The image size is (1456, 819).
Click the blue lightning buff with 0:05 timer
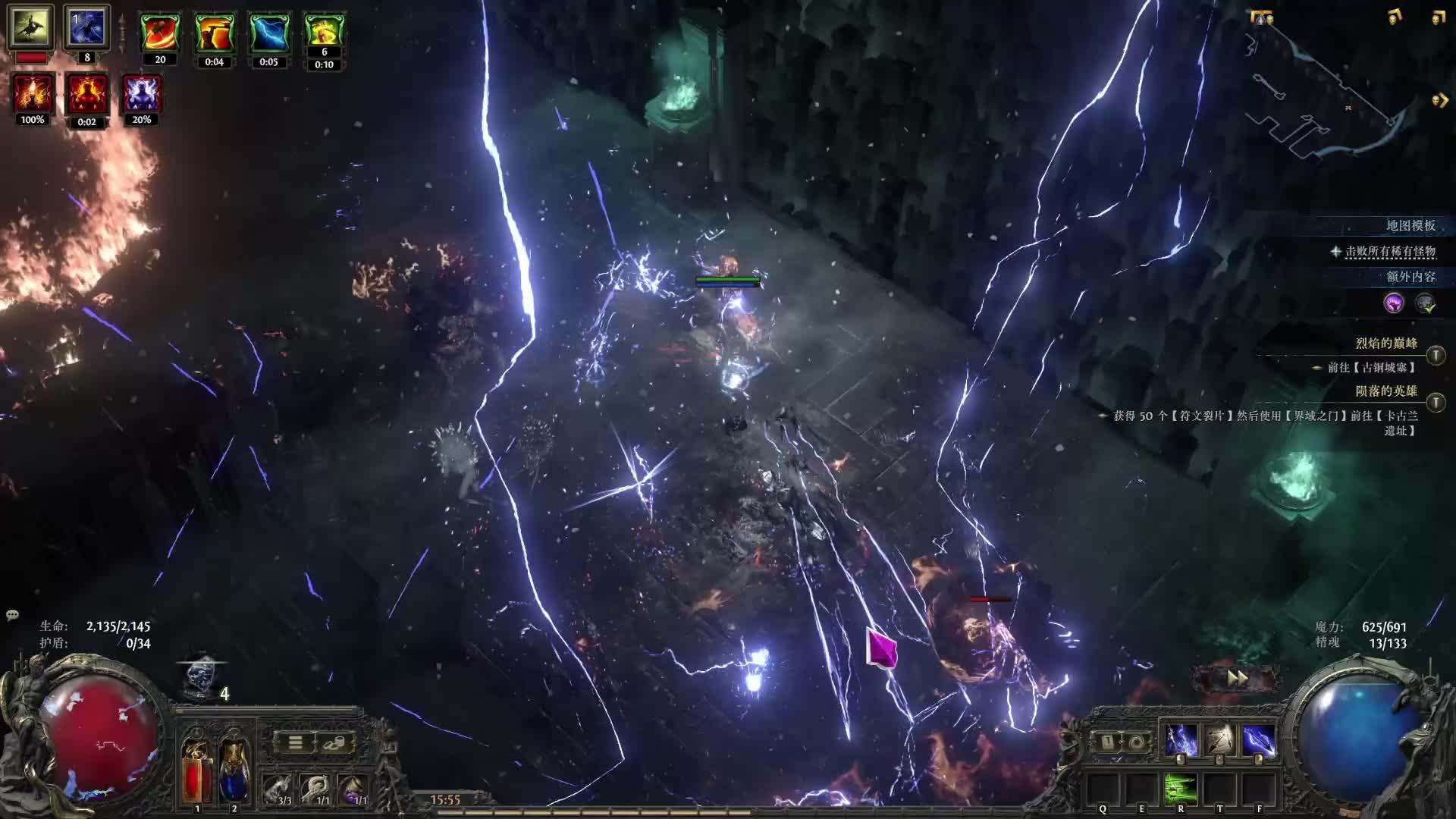268,34
